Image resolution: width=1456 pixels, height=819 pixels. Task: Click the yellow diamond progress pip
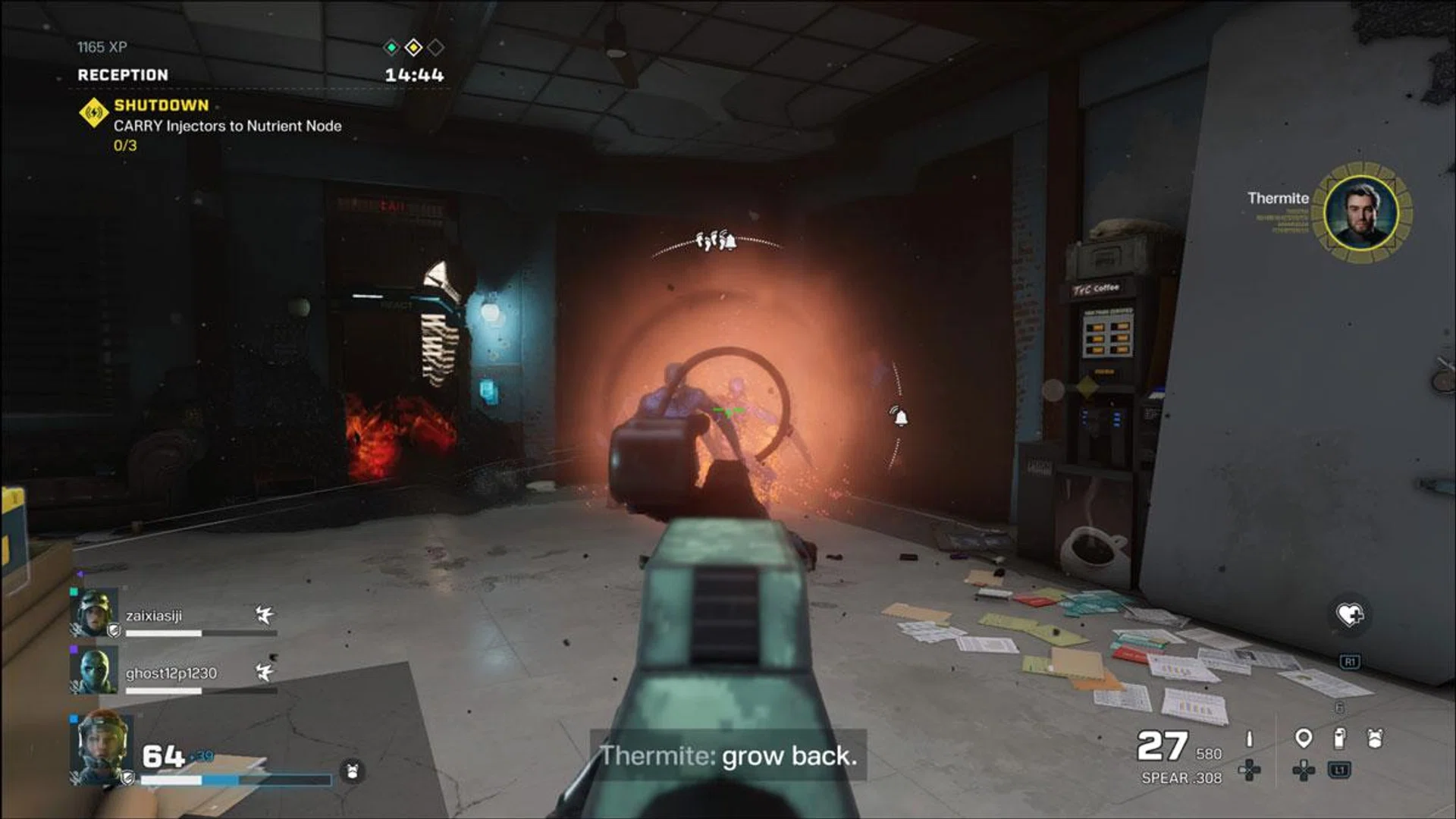413,45
